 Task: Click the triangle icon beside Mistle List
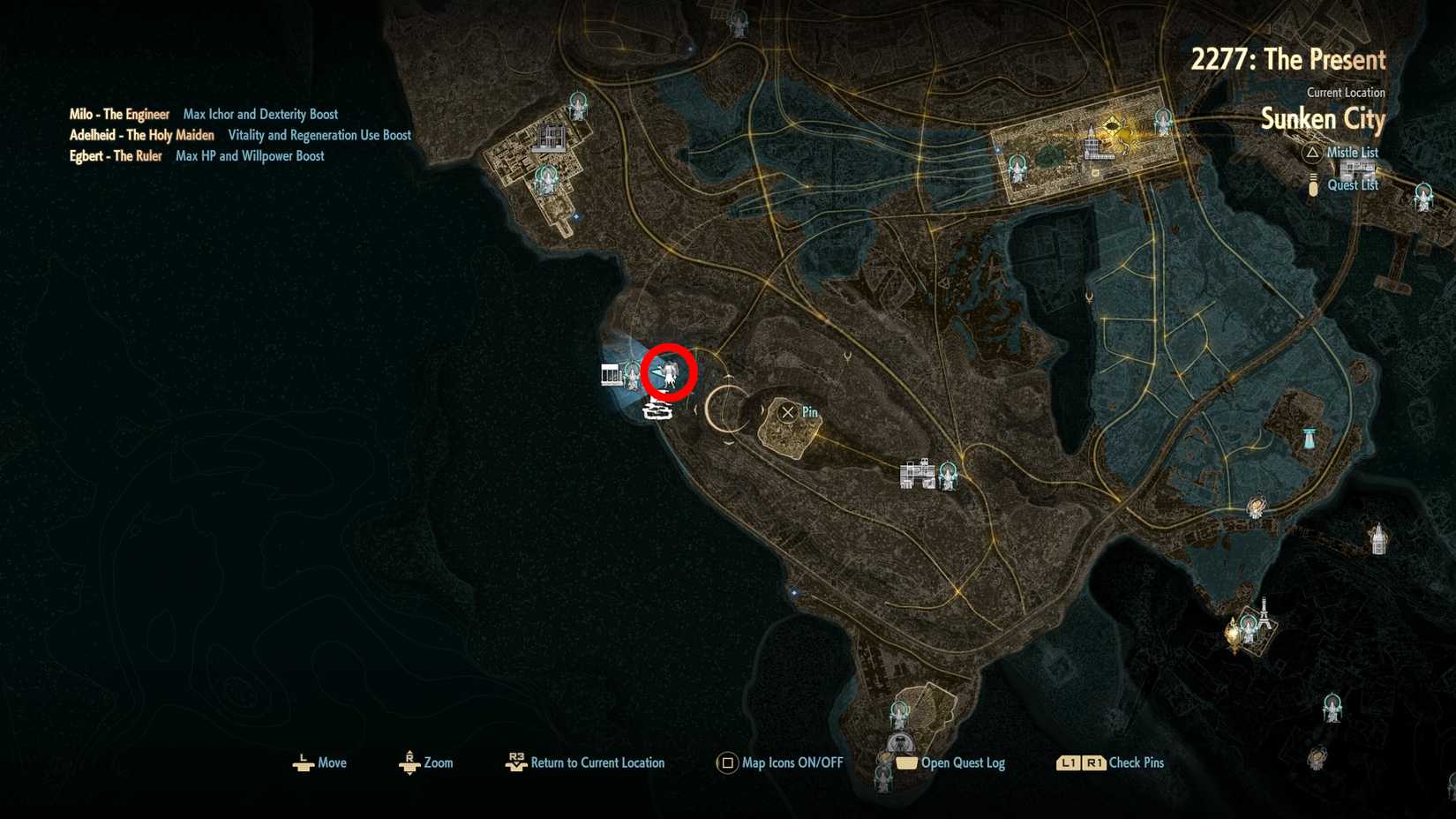tap(1311, 152)
